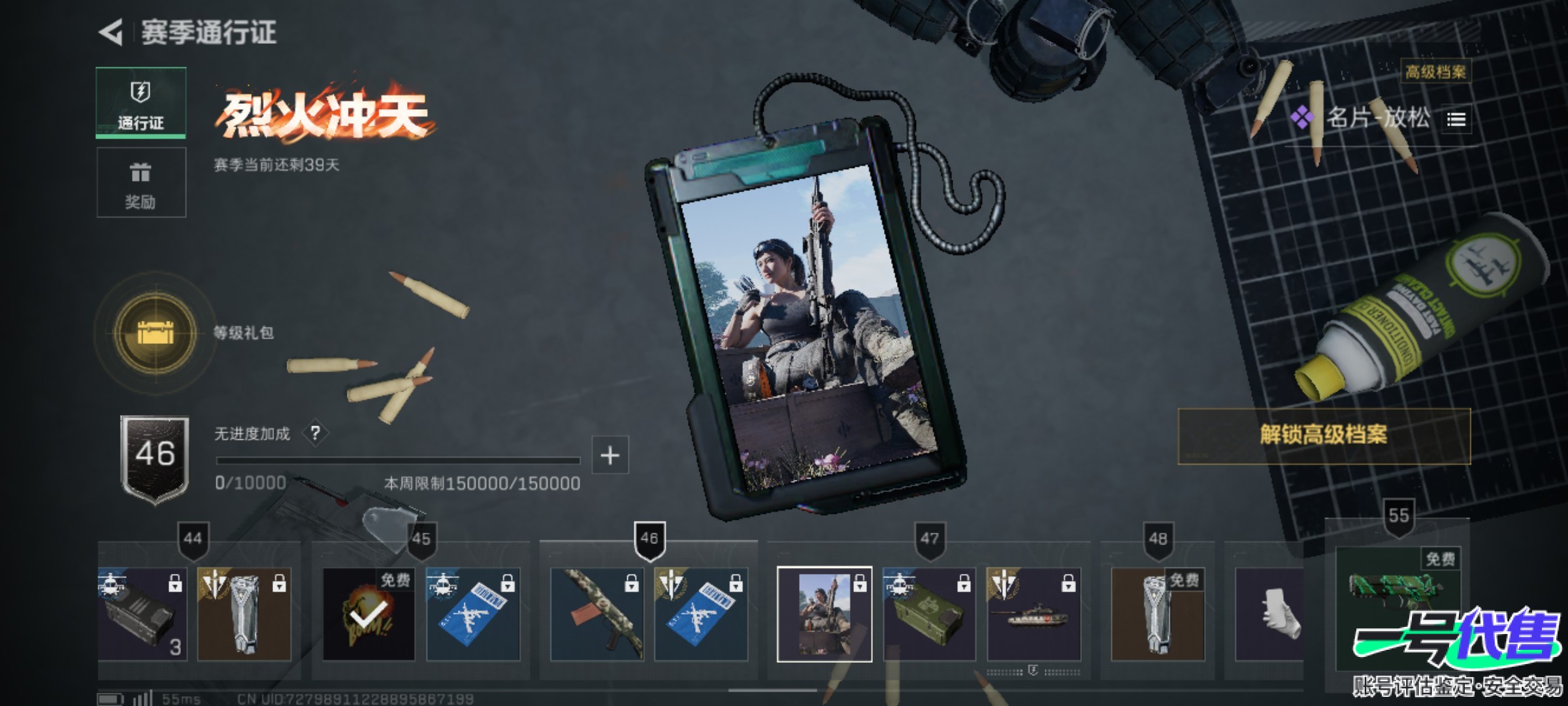Viewport: 1568px width, 706px height.
Task: View the level 55 free green pistol reward
Action: pyautogui.click(x=1398, y=588)
